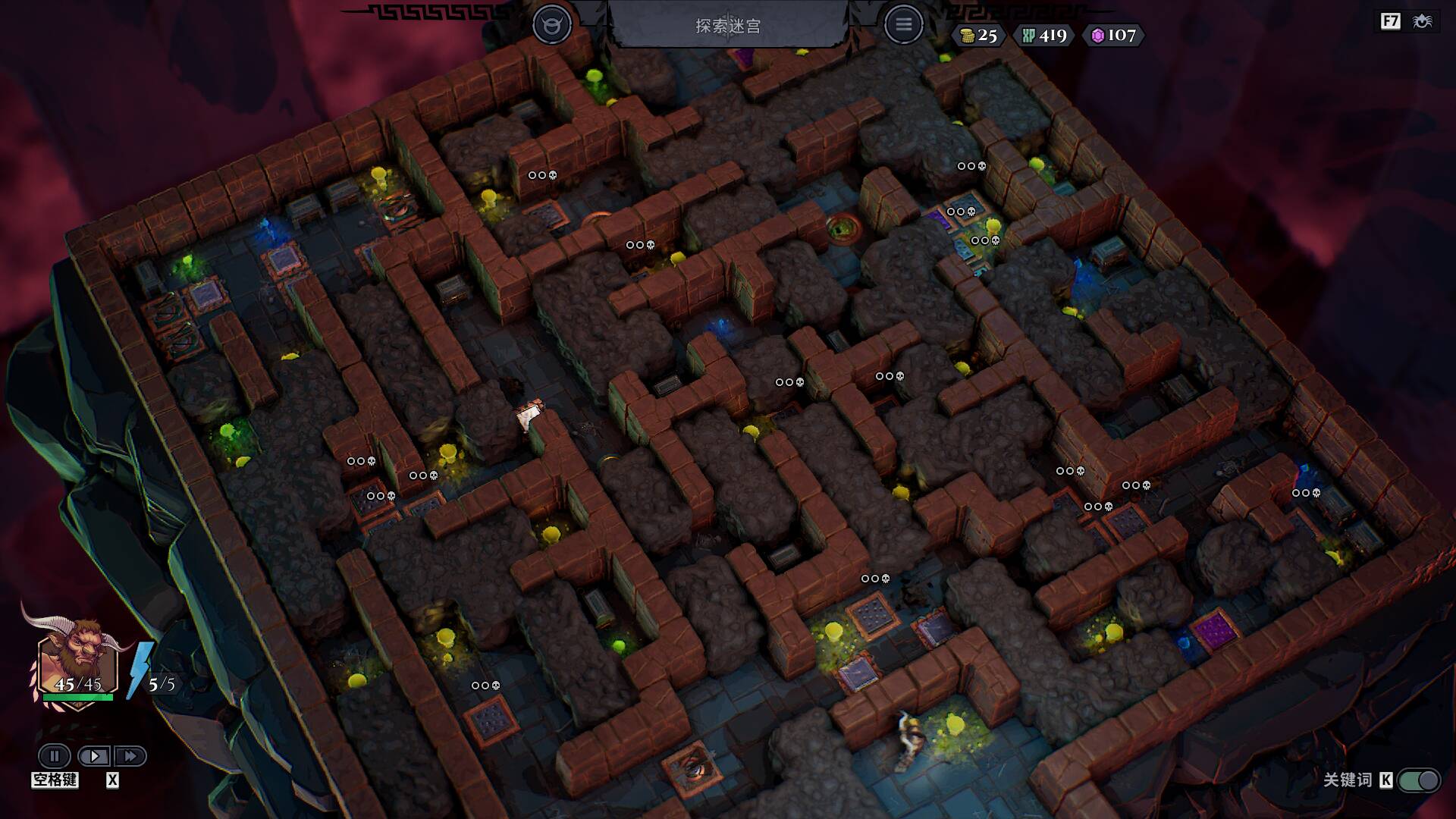Open the horned minotaur menu button
Viewport: 1456px width, 819px height.
click(551, 25)
